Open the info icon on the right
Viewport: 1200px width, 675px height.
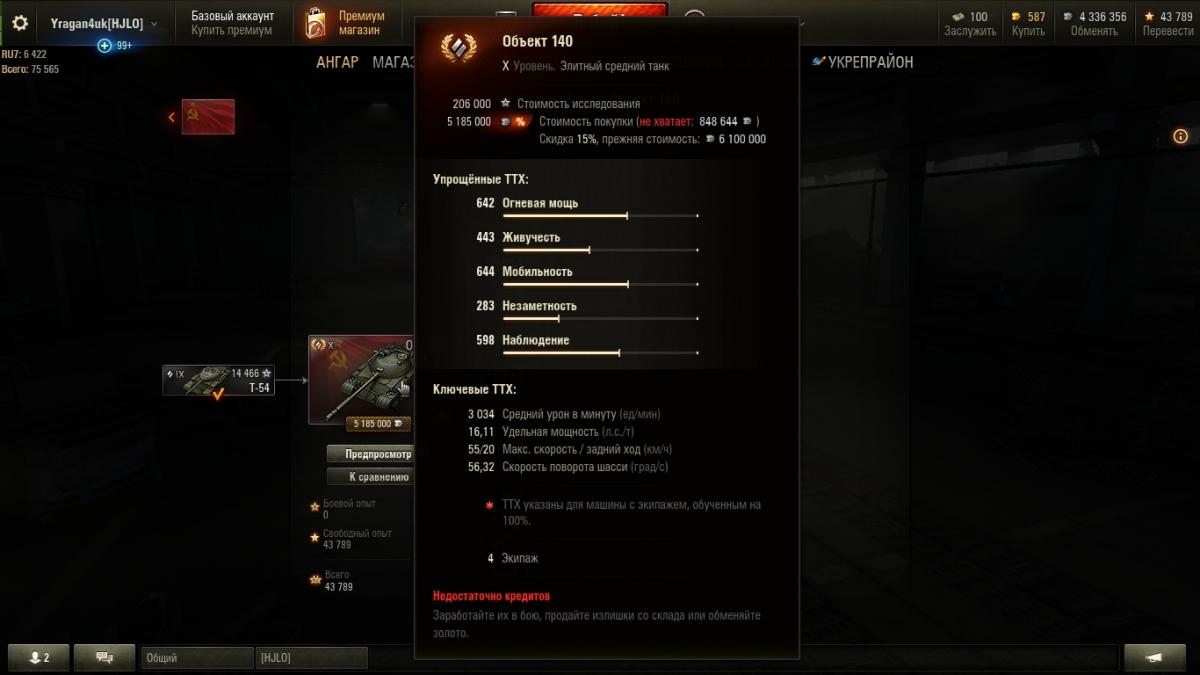click(x=1180, y=136)
